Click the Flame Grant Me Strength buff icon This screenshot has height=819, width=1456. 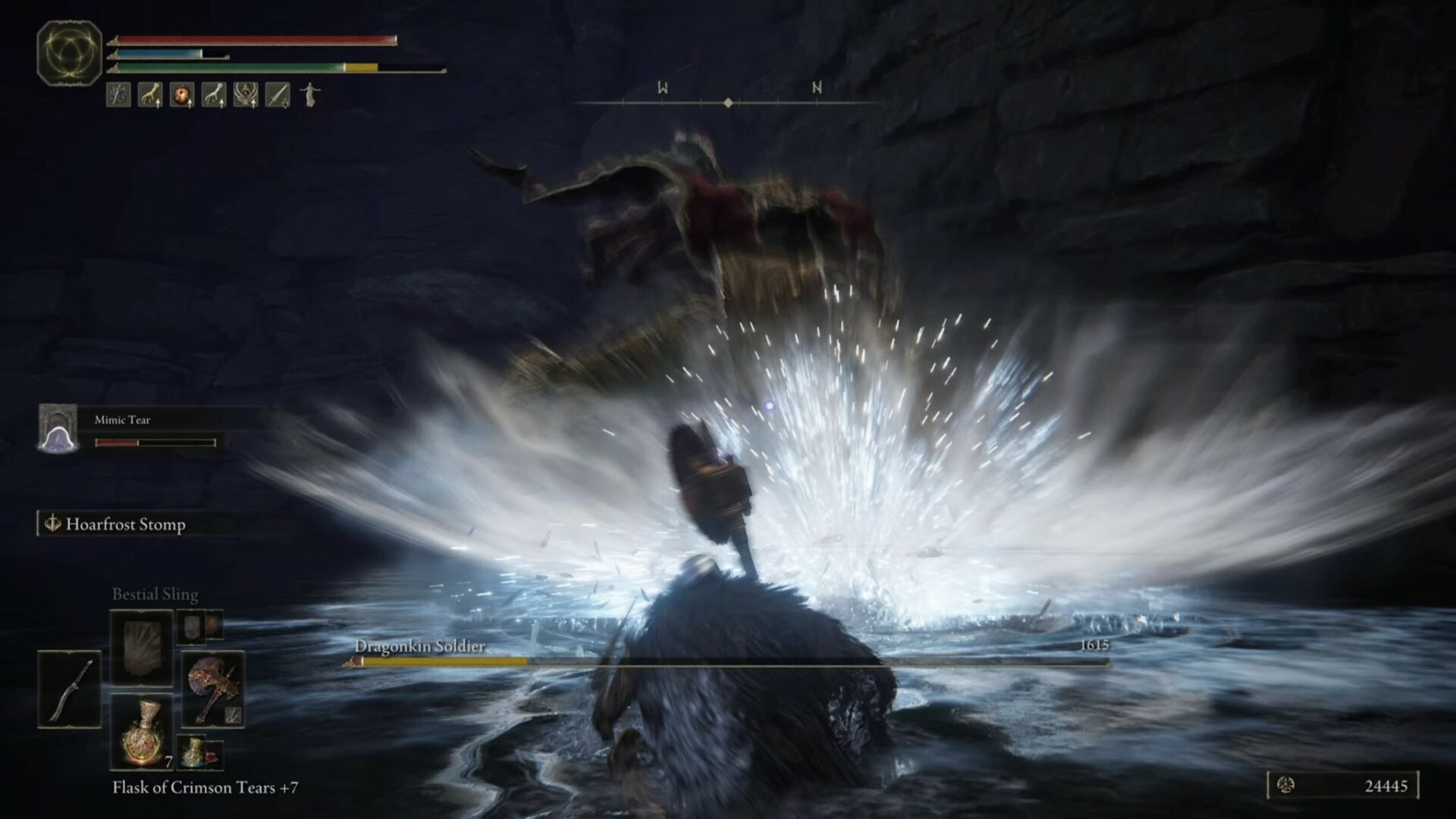[x=182, y=95]
